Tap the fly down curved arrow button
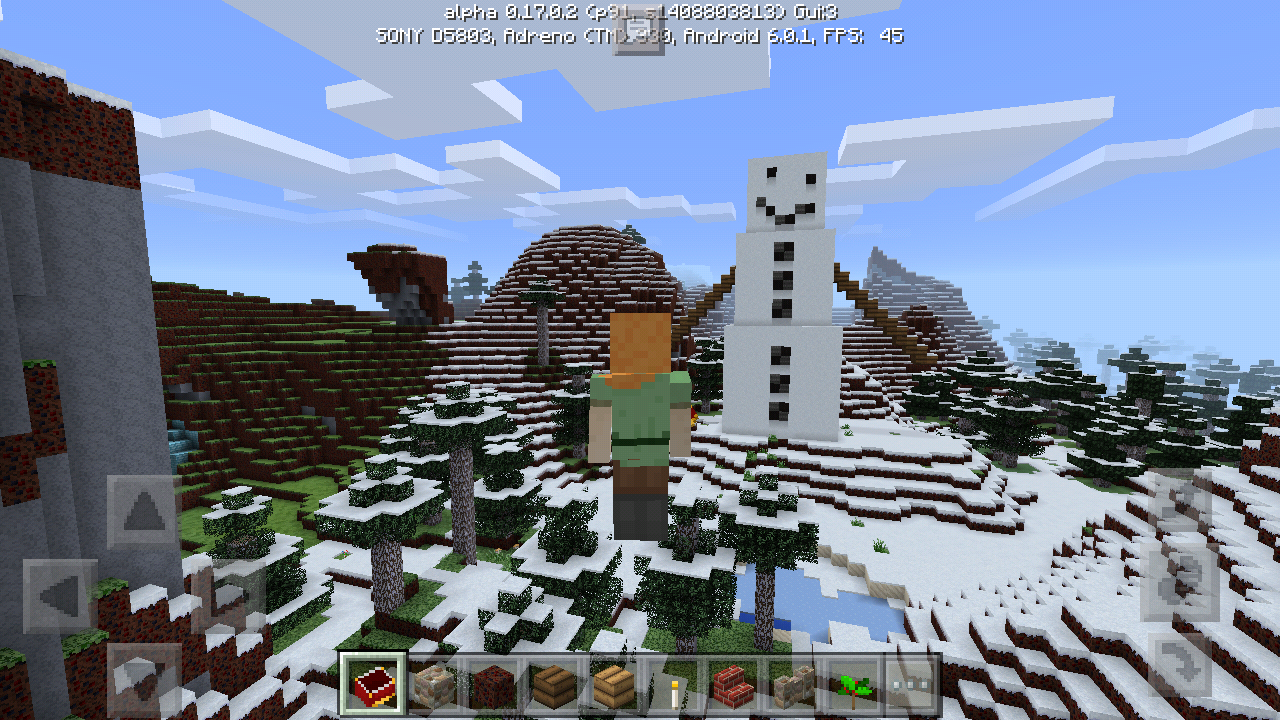The image size is (1280, 720). click(1183, 663)
